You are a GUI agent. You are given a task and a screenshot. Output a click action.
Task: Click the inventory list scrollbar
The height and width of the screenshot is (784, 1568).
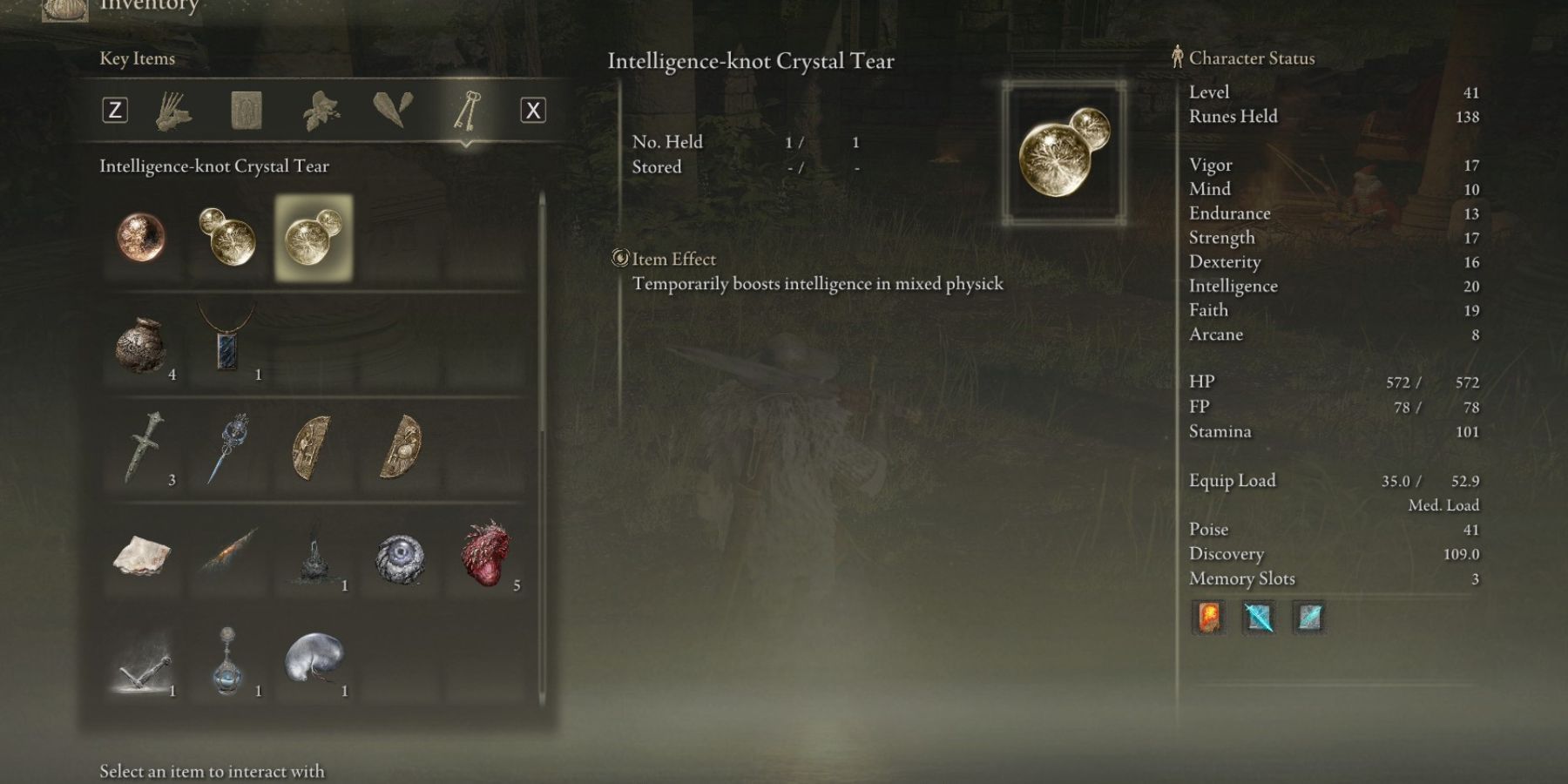tap(542, 314)
